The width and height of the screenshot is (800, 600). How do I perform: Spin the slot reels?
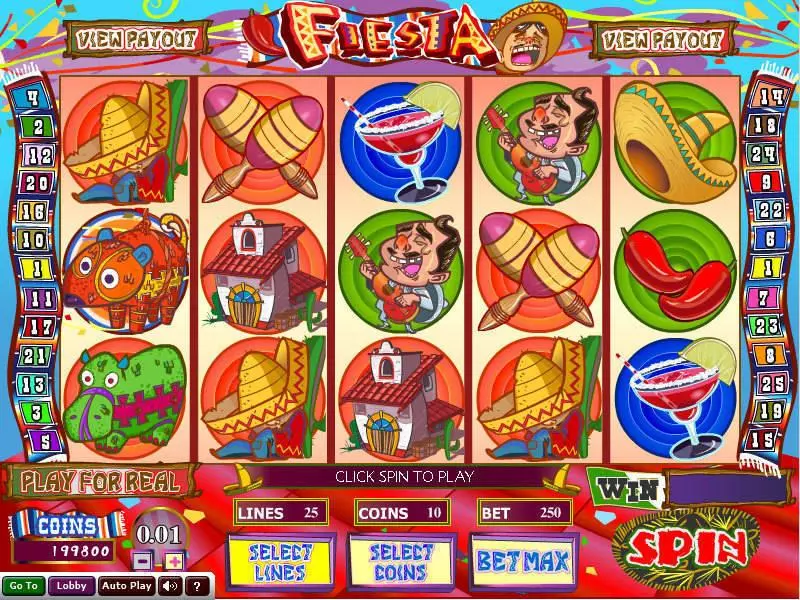point(687,545)
